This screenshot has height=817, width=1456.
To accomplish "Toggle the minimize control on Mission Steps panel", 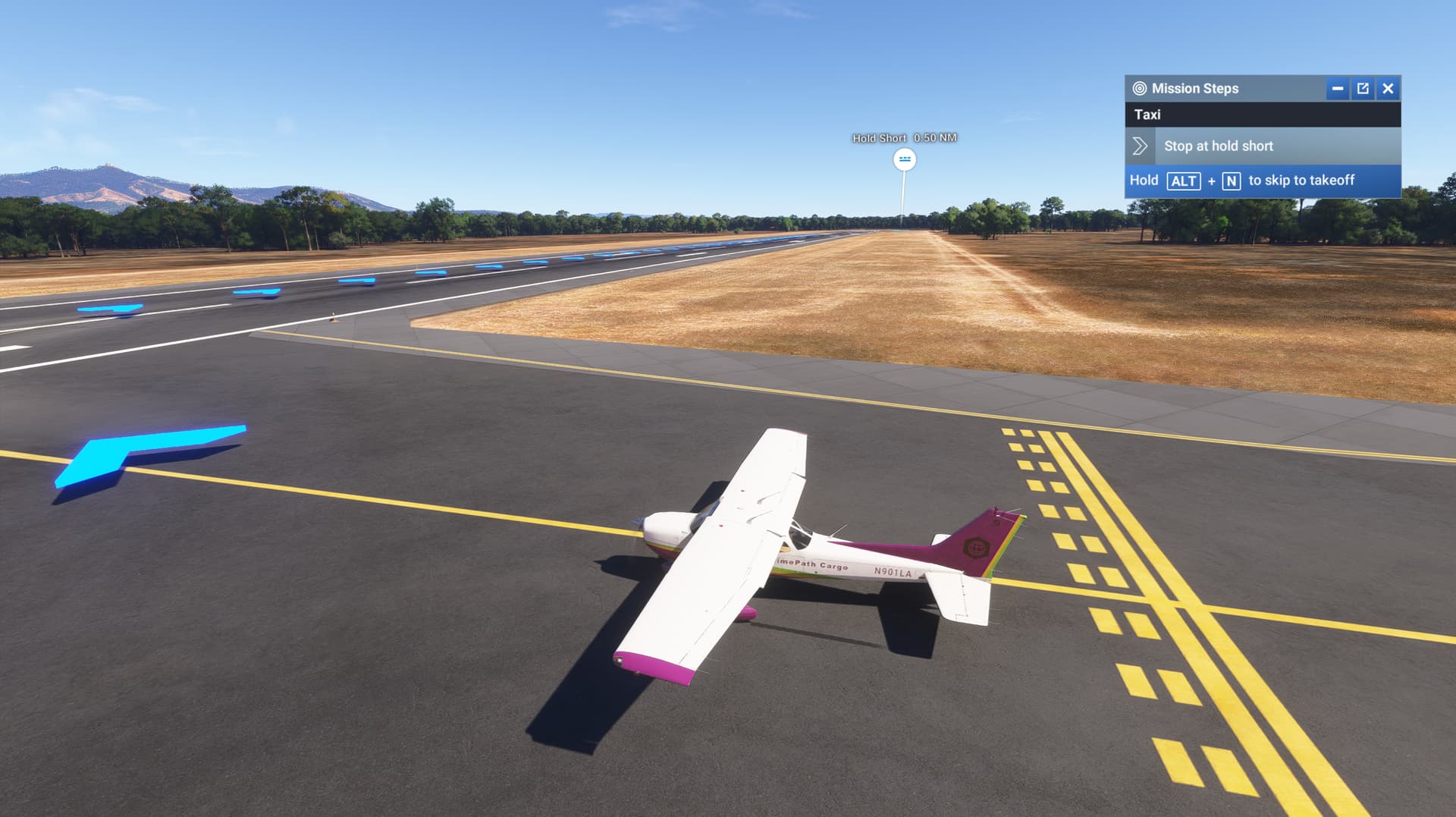I will coord(1336,88).
